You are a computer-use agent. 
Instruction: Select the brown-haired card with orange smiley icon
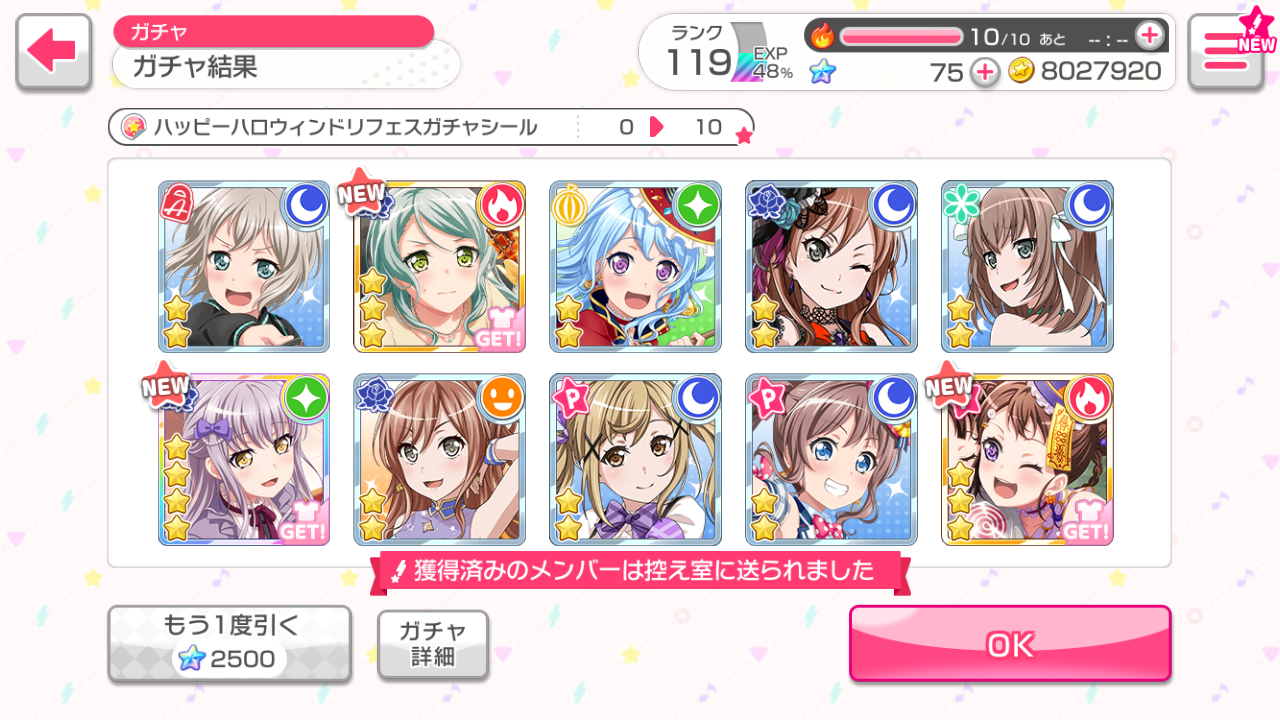click(440, 459)
